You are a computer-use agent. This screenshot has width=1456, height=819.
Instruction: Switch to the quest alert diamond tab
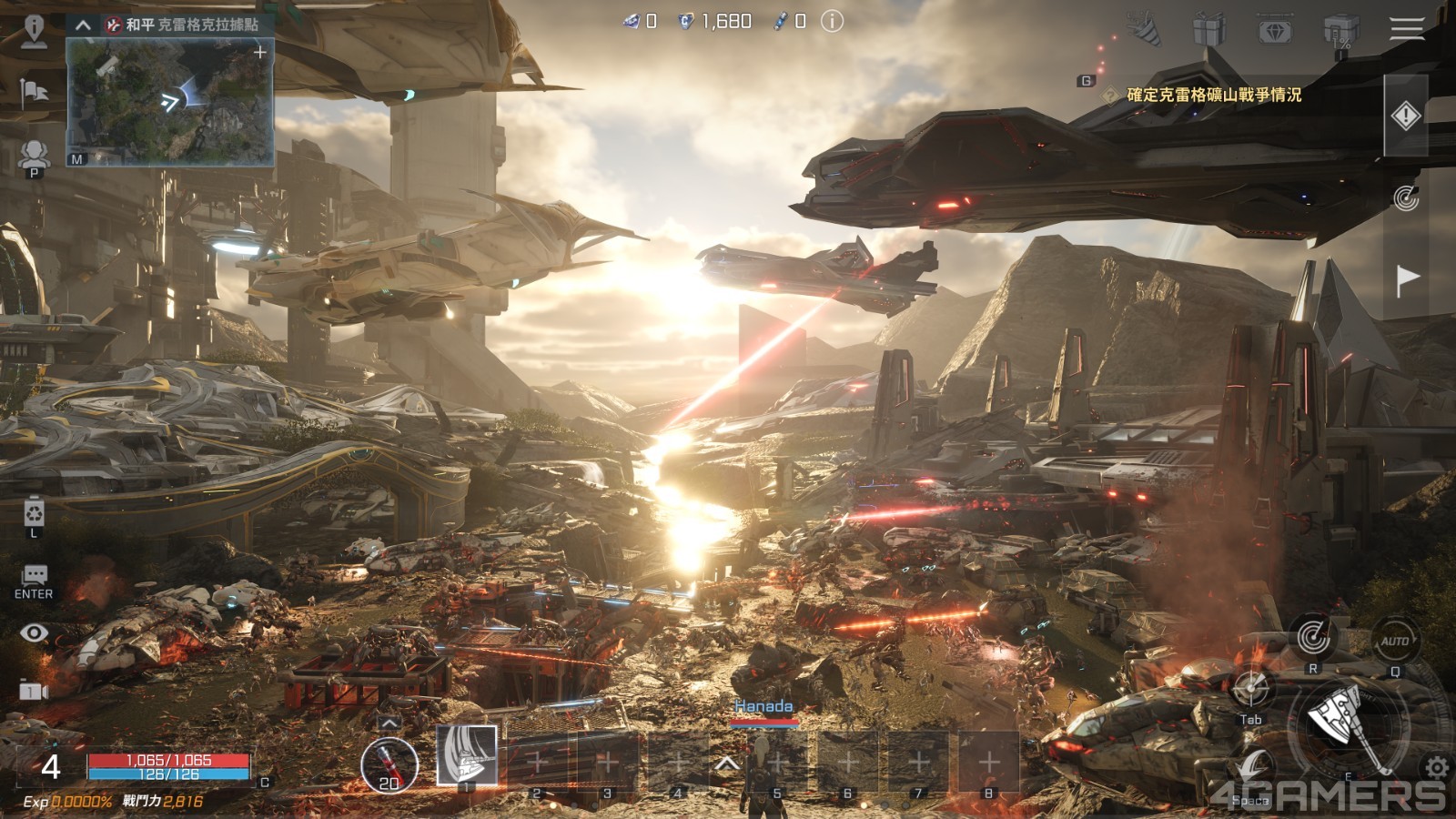[x=1406, y=116]
